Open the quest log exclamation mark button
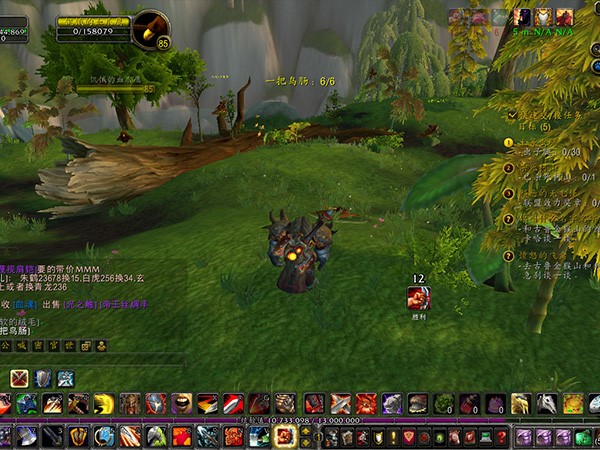The width and height of the screenshot is (600, 450). (394, 437)
